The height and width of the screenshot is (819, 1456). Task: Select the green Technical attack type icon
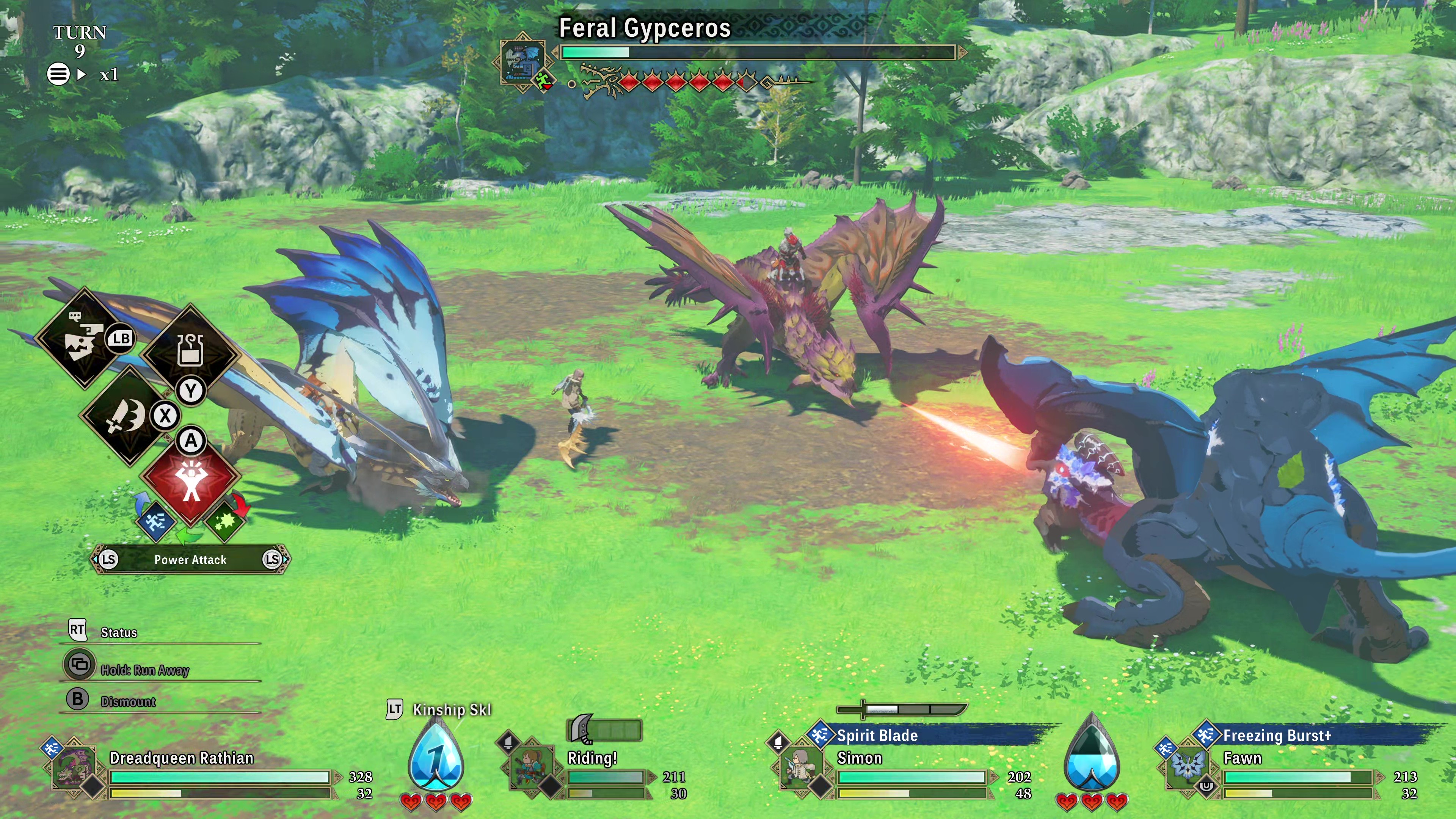[x=226, y=523]
